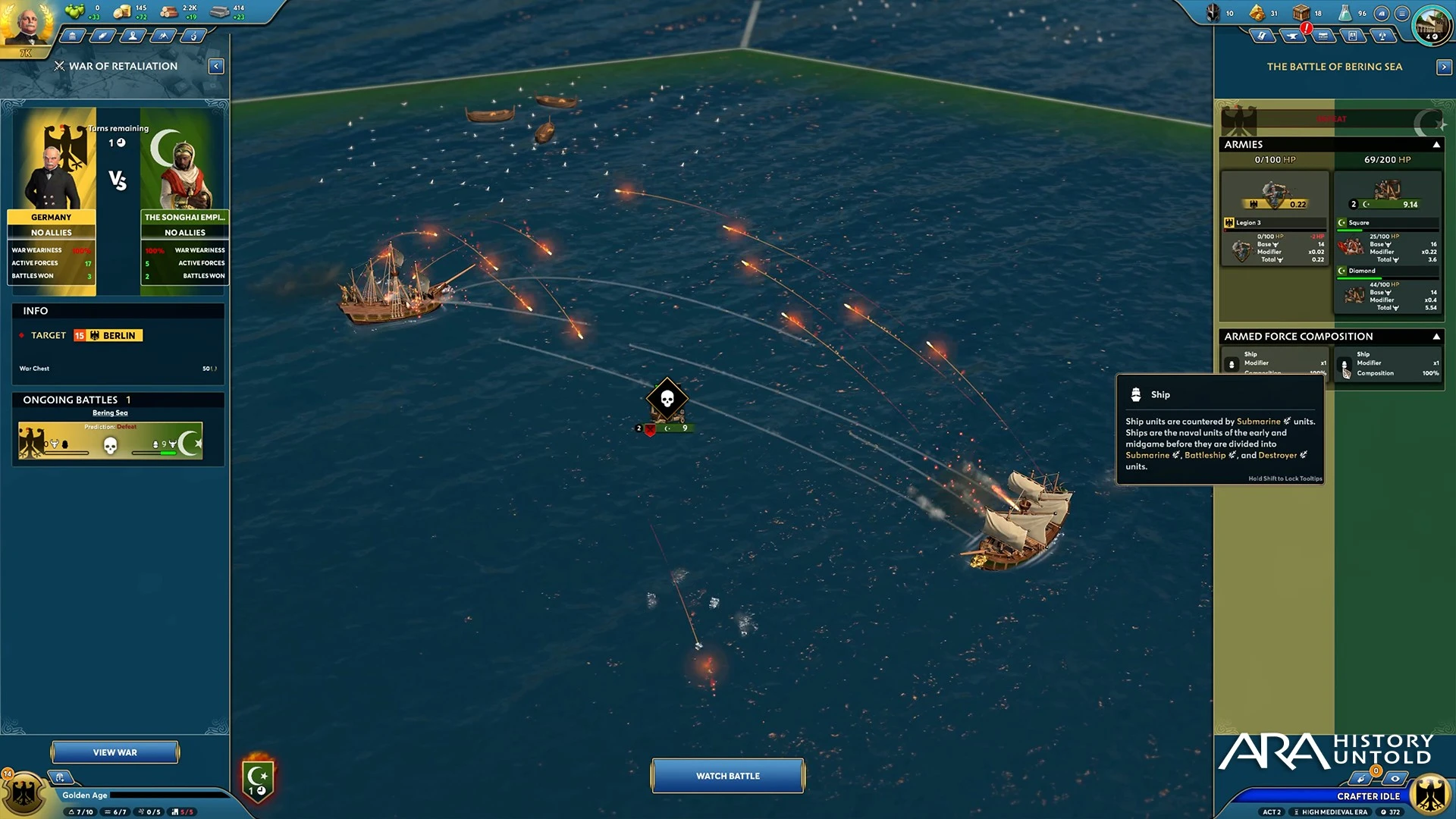Collapse the Battle of Bering Sea panel
Screen dimensions: 1456x819
coord(1443,67)
